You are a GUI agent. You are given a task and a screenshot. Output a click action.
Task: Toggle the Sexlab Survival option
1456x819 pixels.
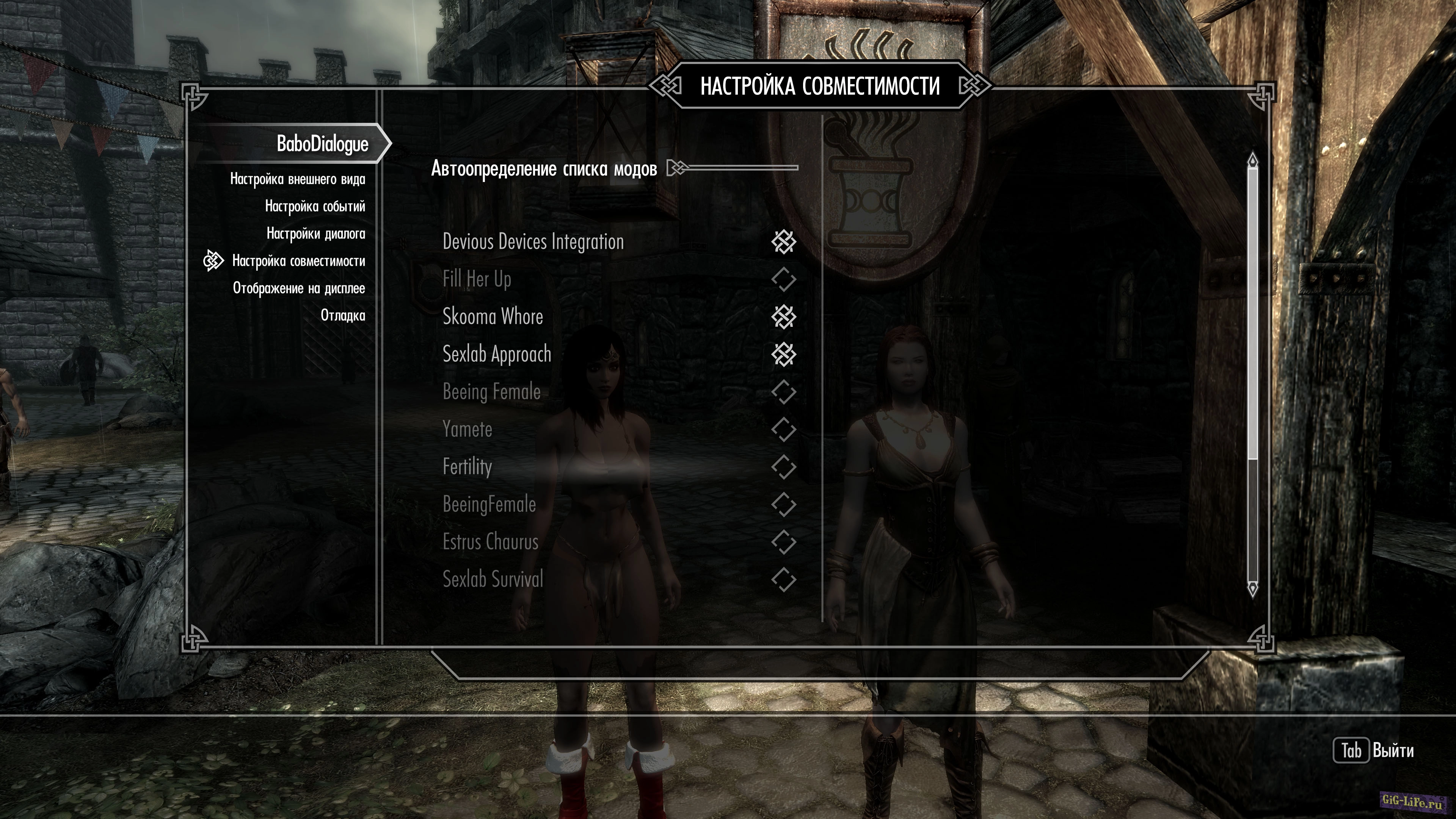(x=783, y=579)
